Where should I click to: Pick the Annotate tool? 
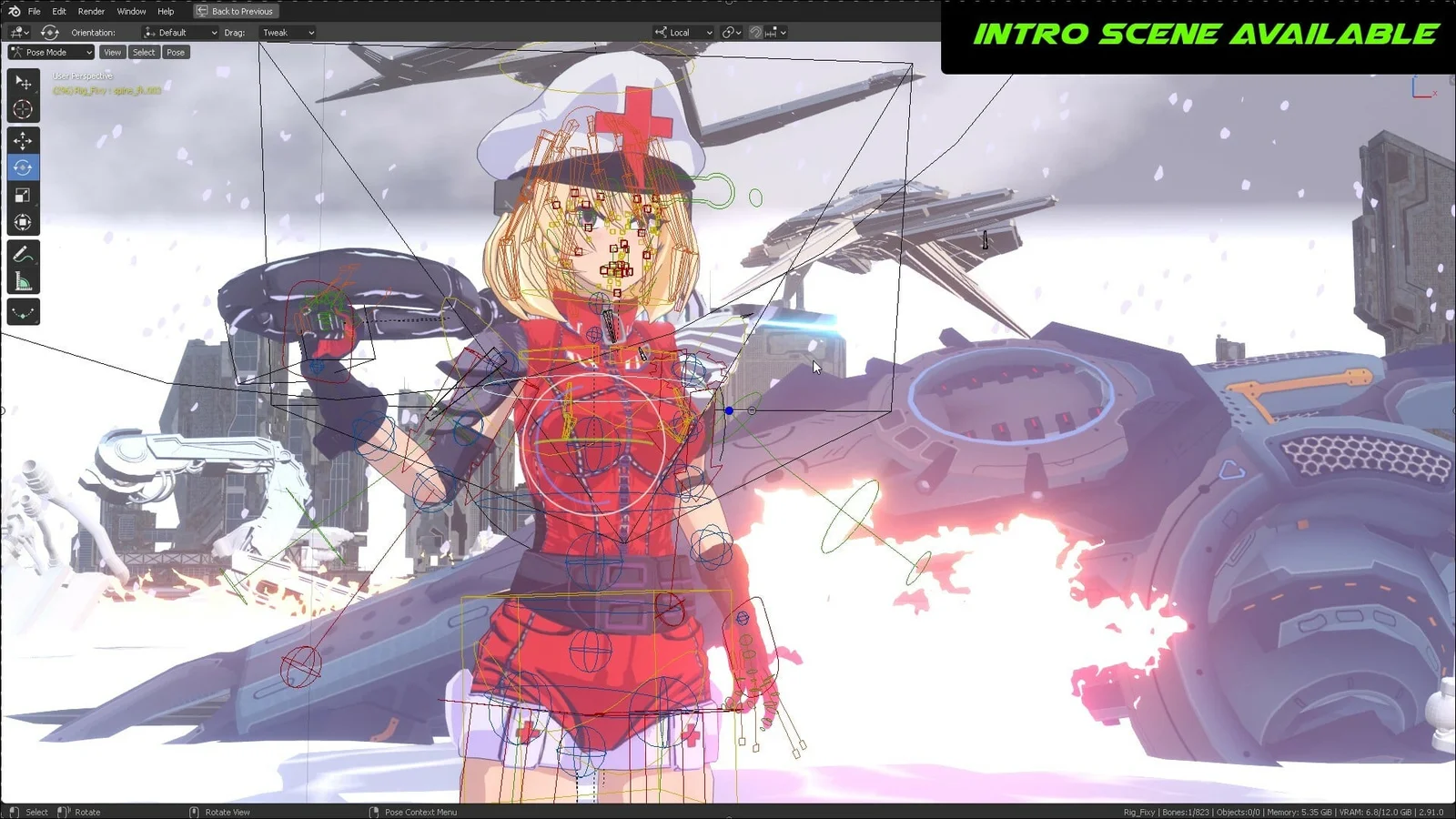[x=24, y=252]
